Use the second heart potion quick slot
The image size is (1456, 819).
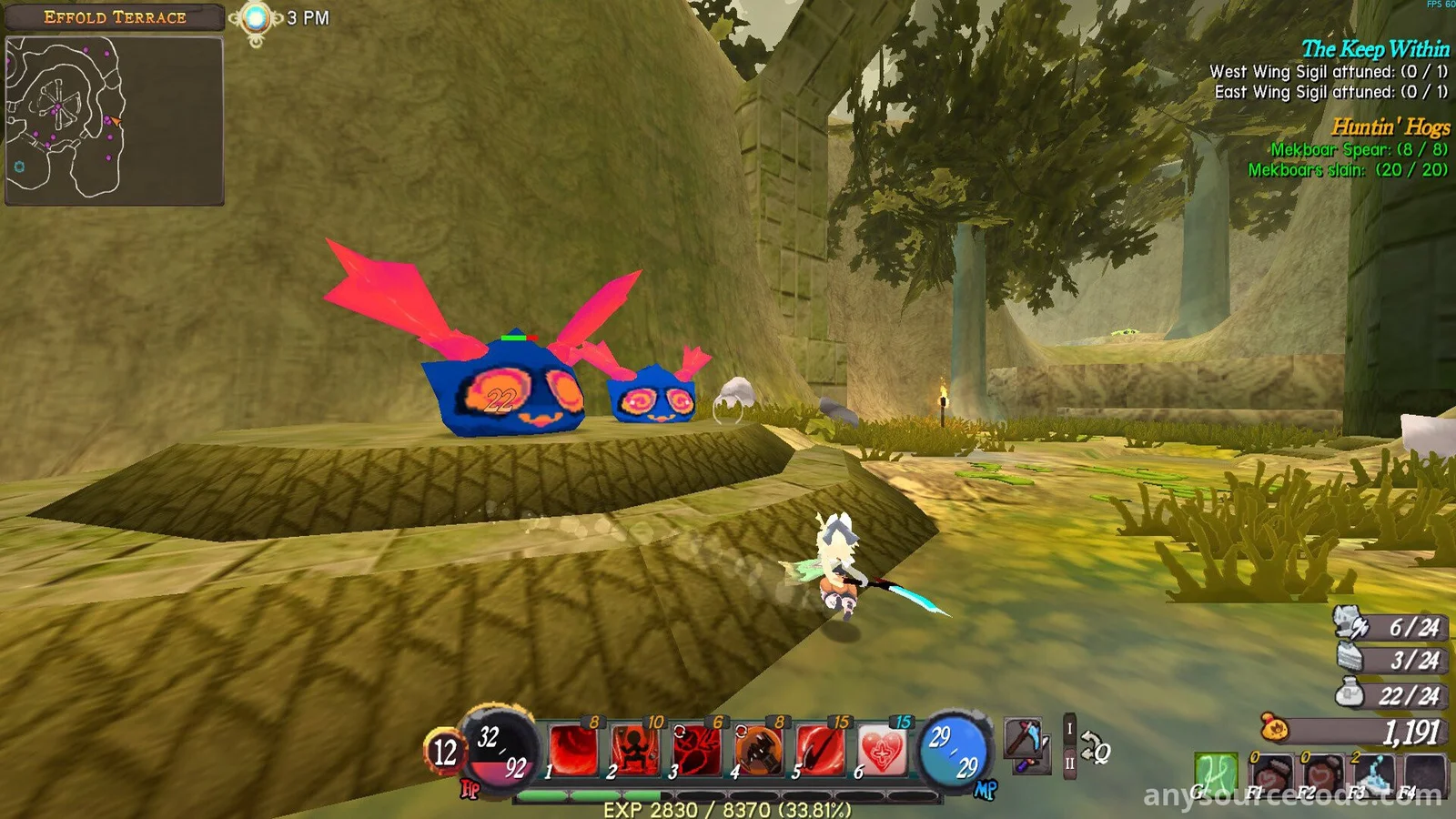click(x=1321, y=776)
